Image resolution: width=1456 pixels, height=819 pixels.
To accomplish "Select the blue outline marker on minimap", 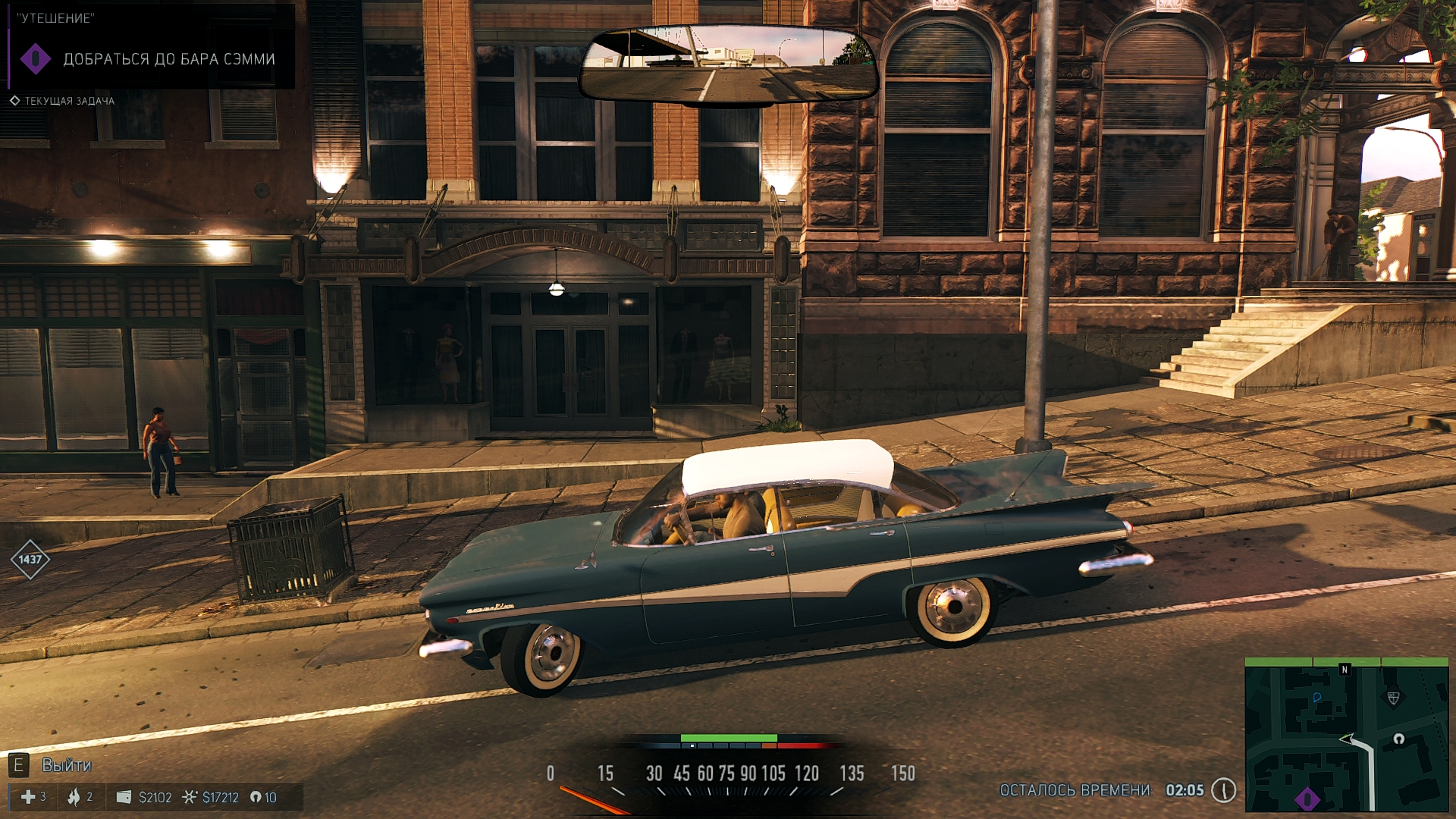I will point(1316,698).
